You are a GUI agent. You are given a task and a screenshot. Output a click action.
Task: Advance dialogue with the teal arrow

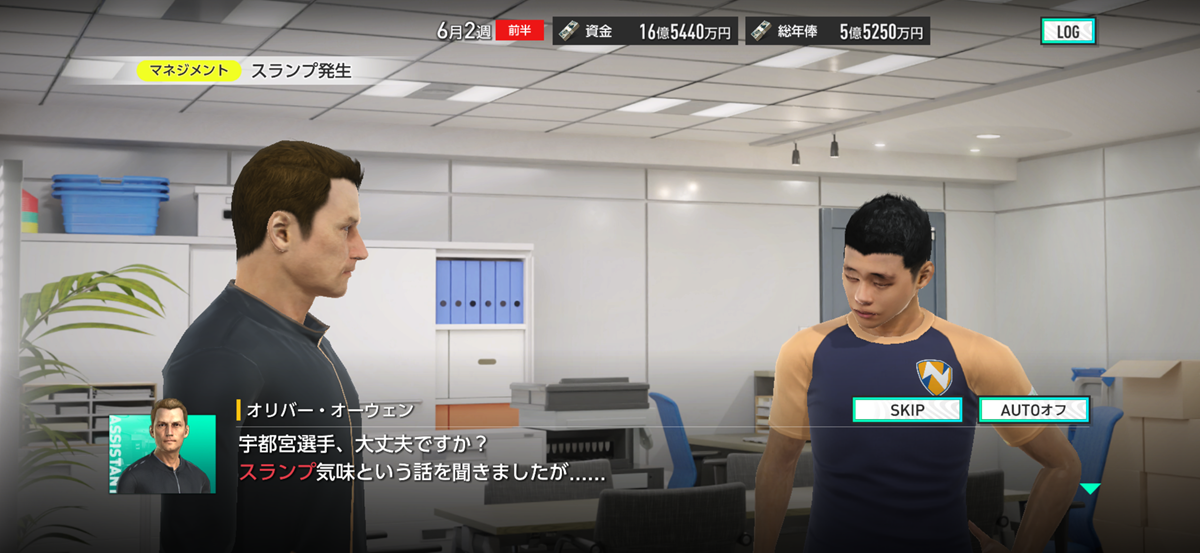tap(1089, 489)
